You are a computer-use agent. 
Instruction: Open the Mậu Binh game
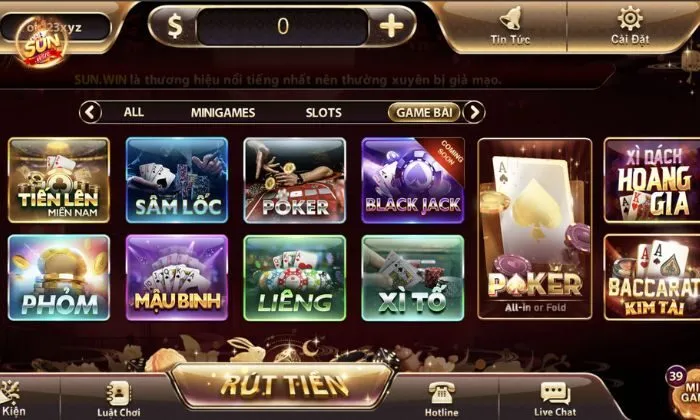177,277
